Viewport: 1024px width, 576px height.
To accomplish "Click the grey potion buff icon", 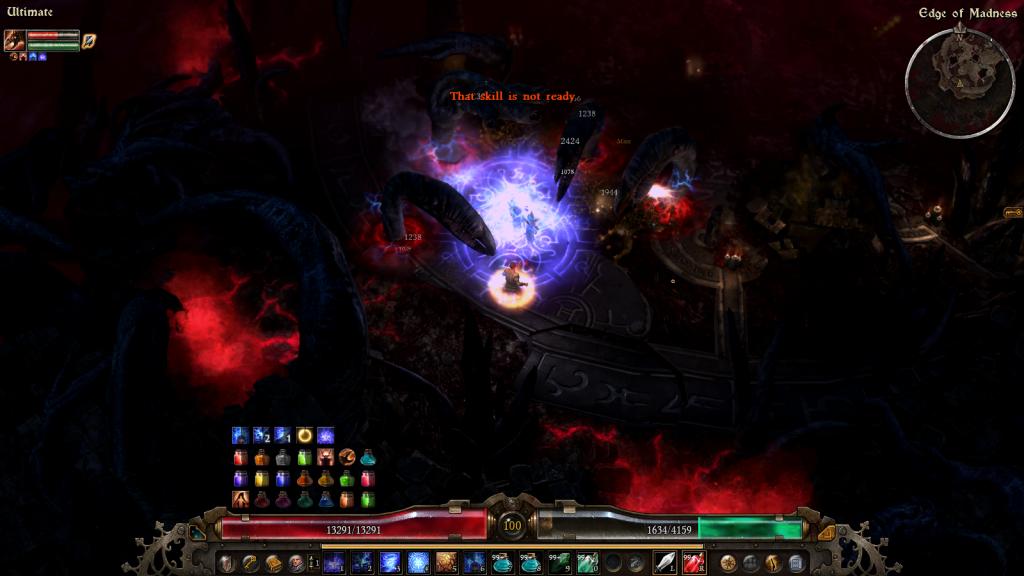I will click(283, 457).
